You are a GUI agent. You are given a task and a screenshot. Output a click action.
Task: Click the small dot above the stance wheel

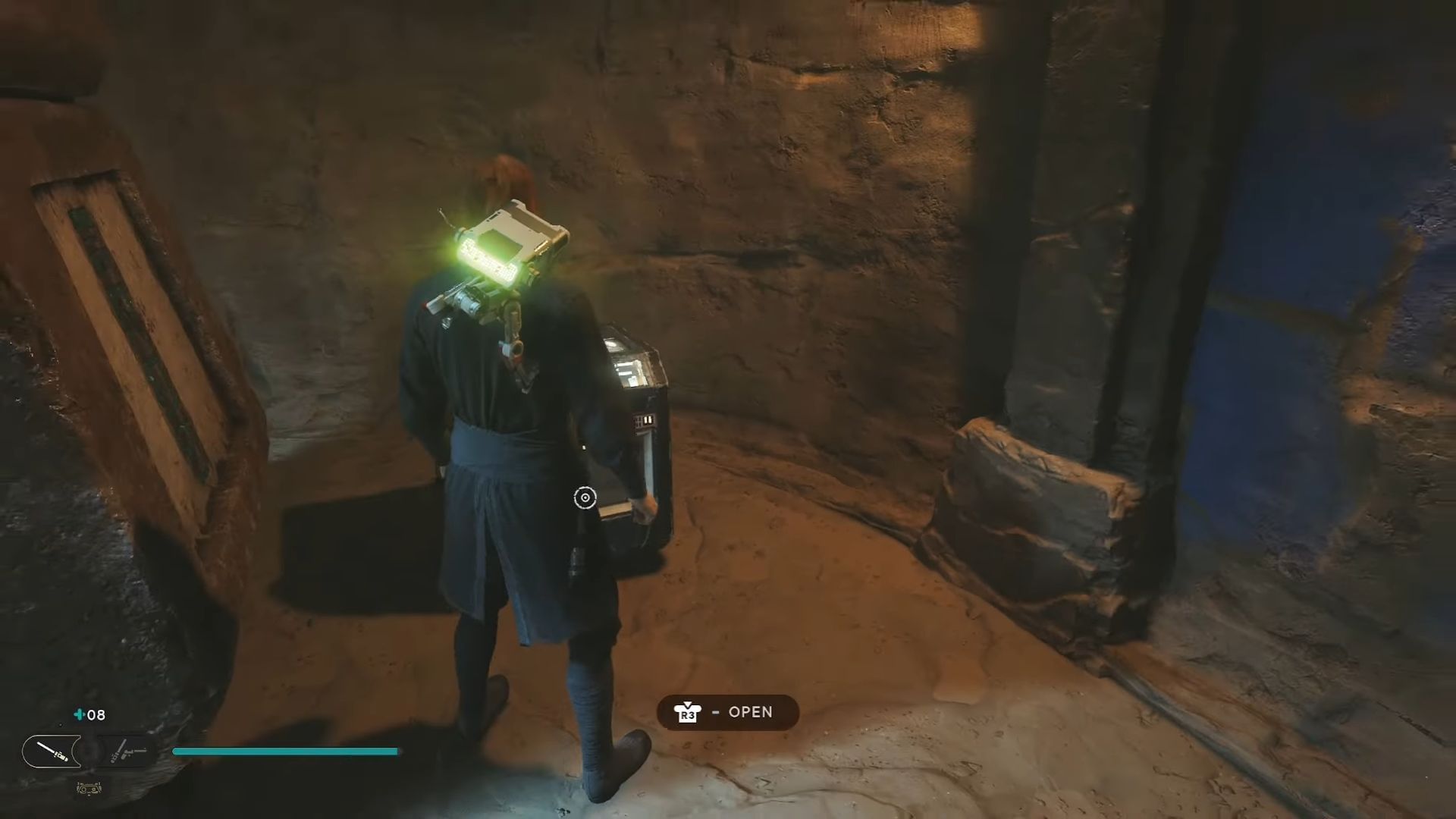[x=61, y=725]
